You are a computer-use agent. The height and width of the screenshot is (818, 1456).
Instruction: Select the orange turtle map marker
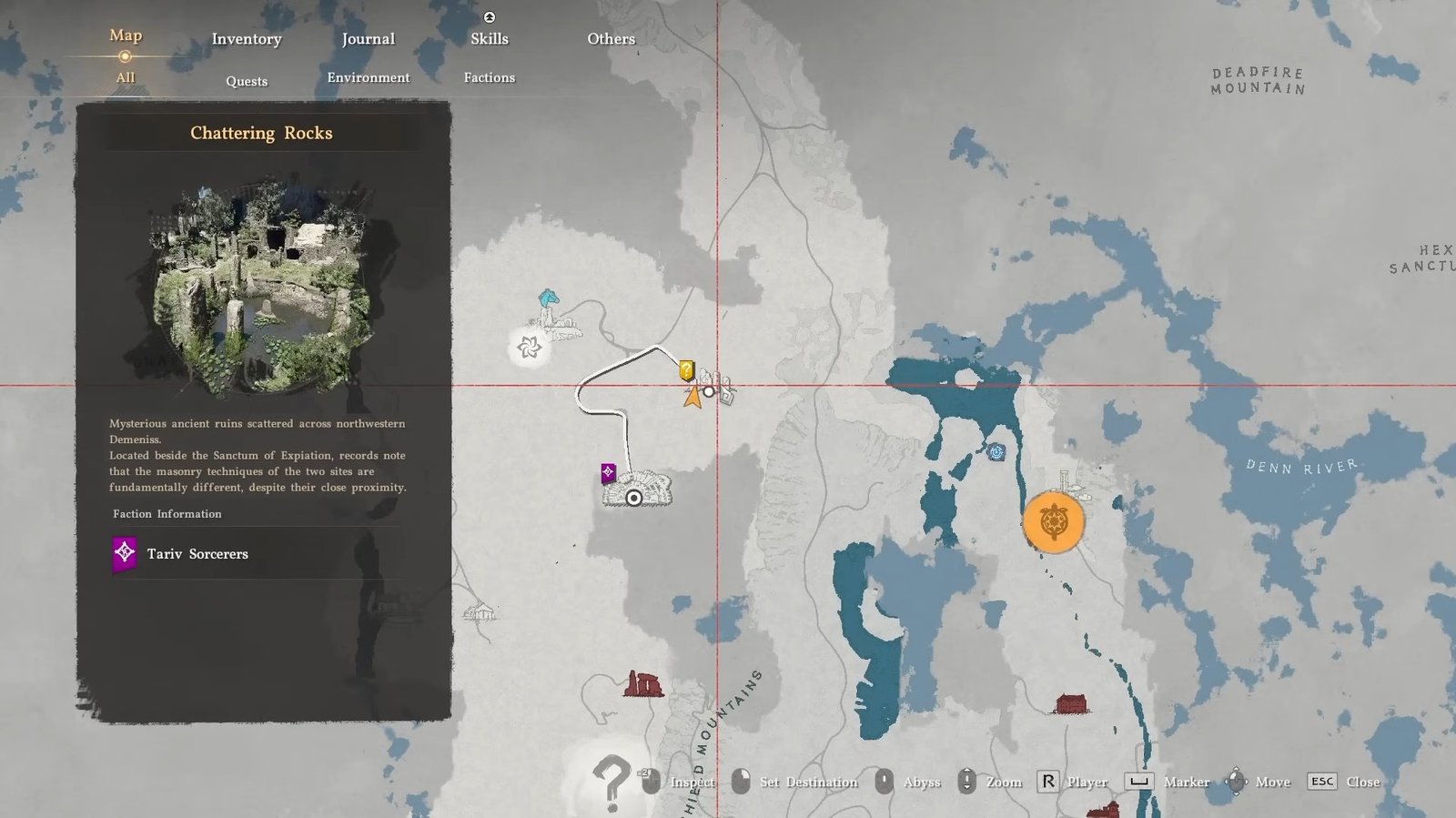pos(1053,522)
